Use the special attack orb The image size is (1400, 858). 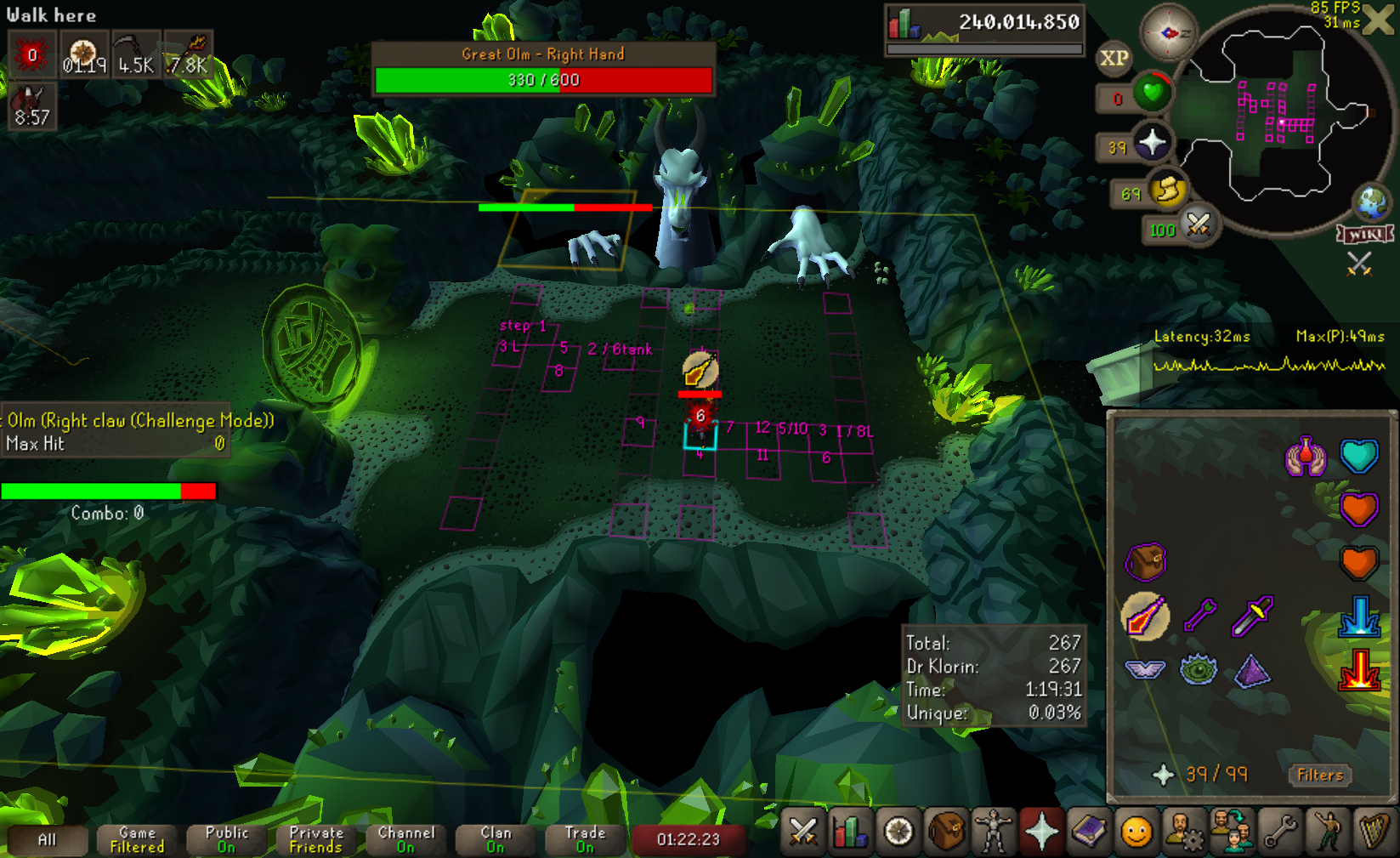[x=1199, y=225]
